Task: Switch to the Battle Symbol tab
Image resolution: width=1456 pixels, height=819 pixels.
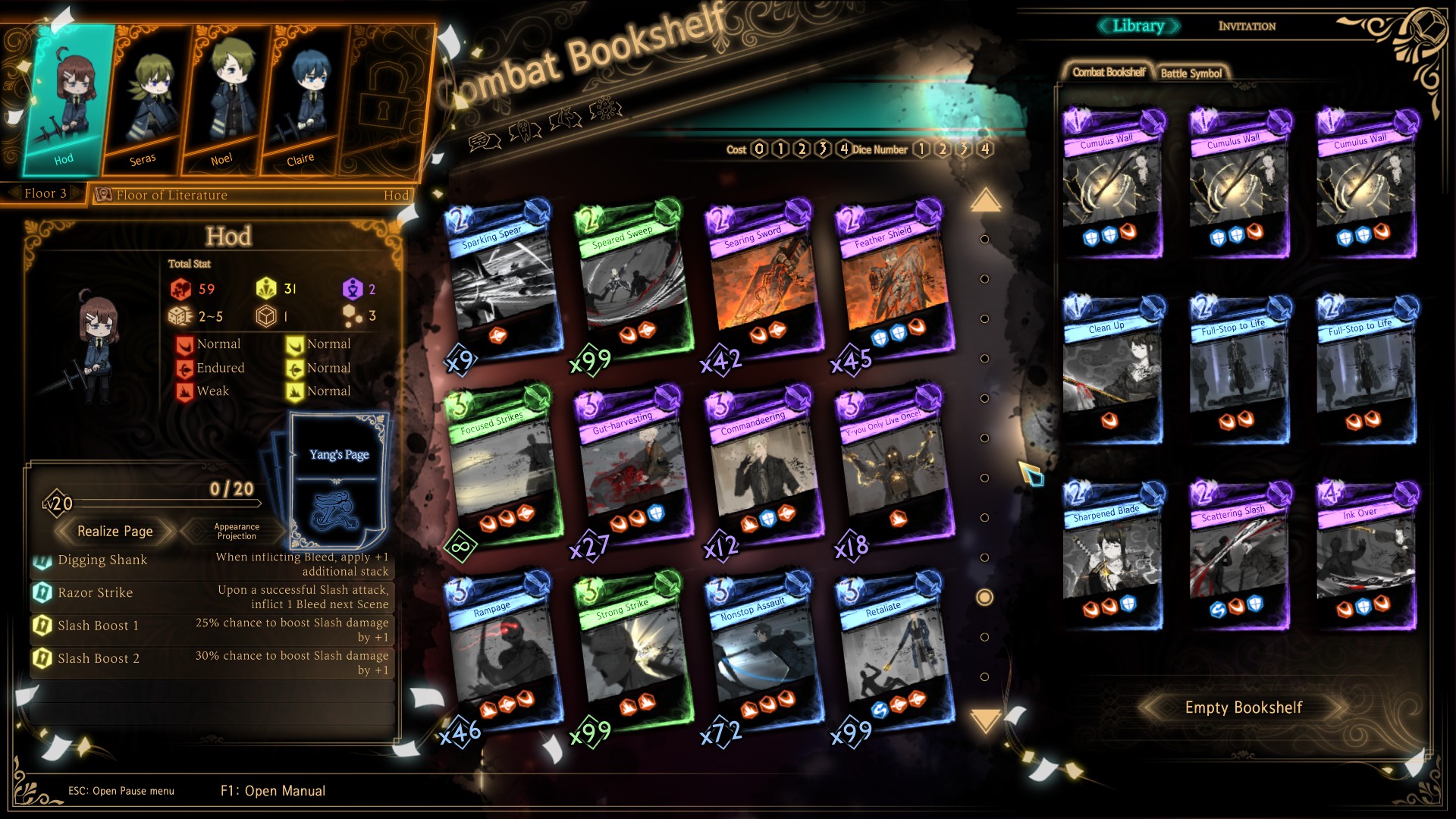Action: click(x=1191, y=74)
